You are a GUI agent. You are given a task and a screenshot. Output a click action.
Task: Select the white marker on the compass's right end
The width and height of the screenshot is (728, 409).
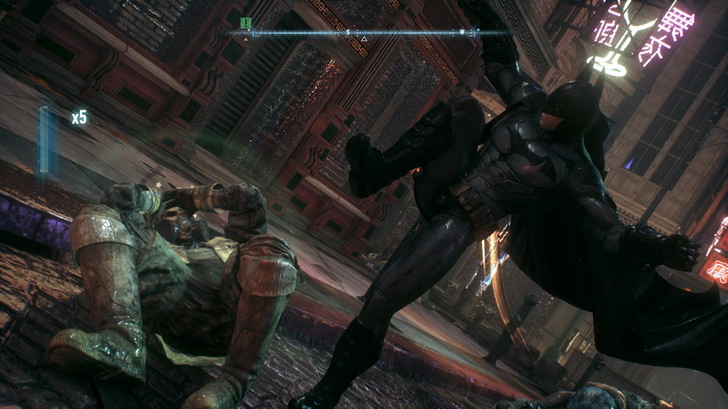point(463,33)
